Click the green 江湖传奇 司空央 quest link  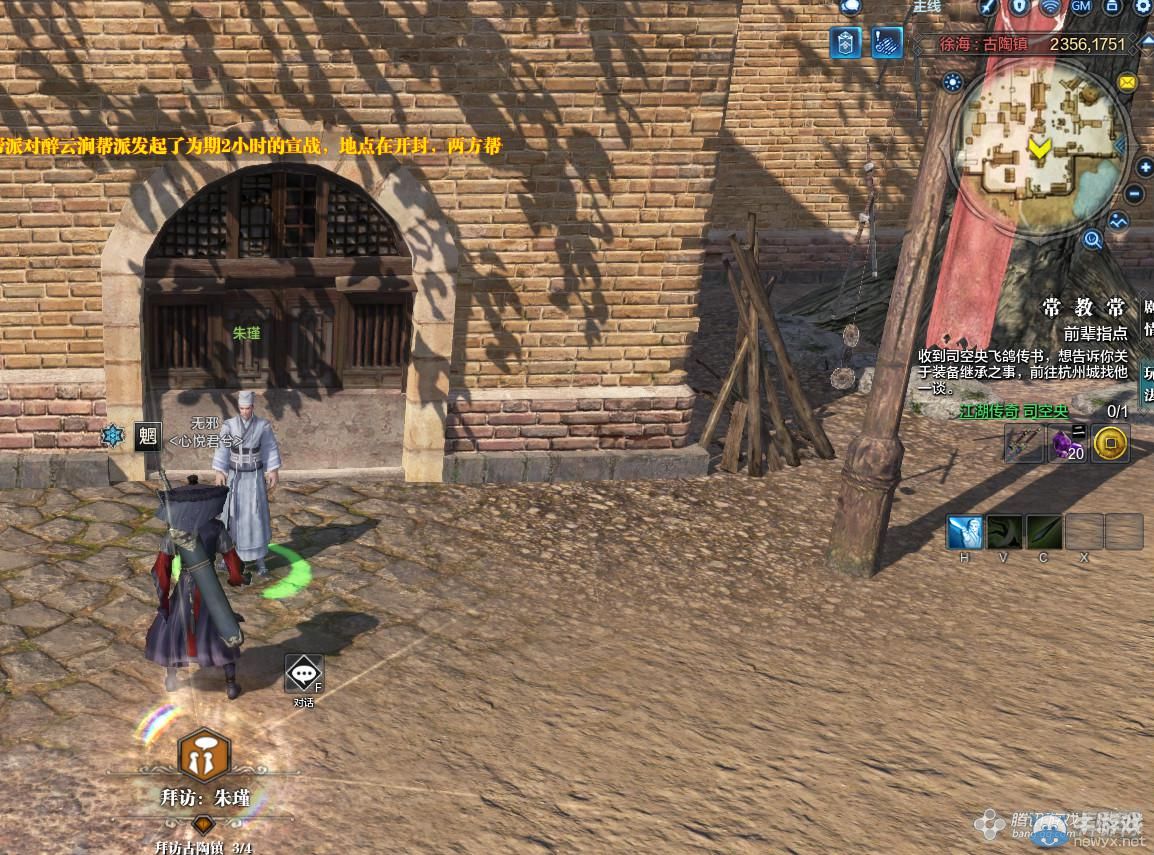[x=1014, y=411]
